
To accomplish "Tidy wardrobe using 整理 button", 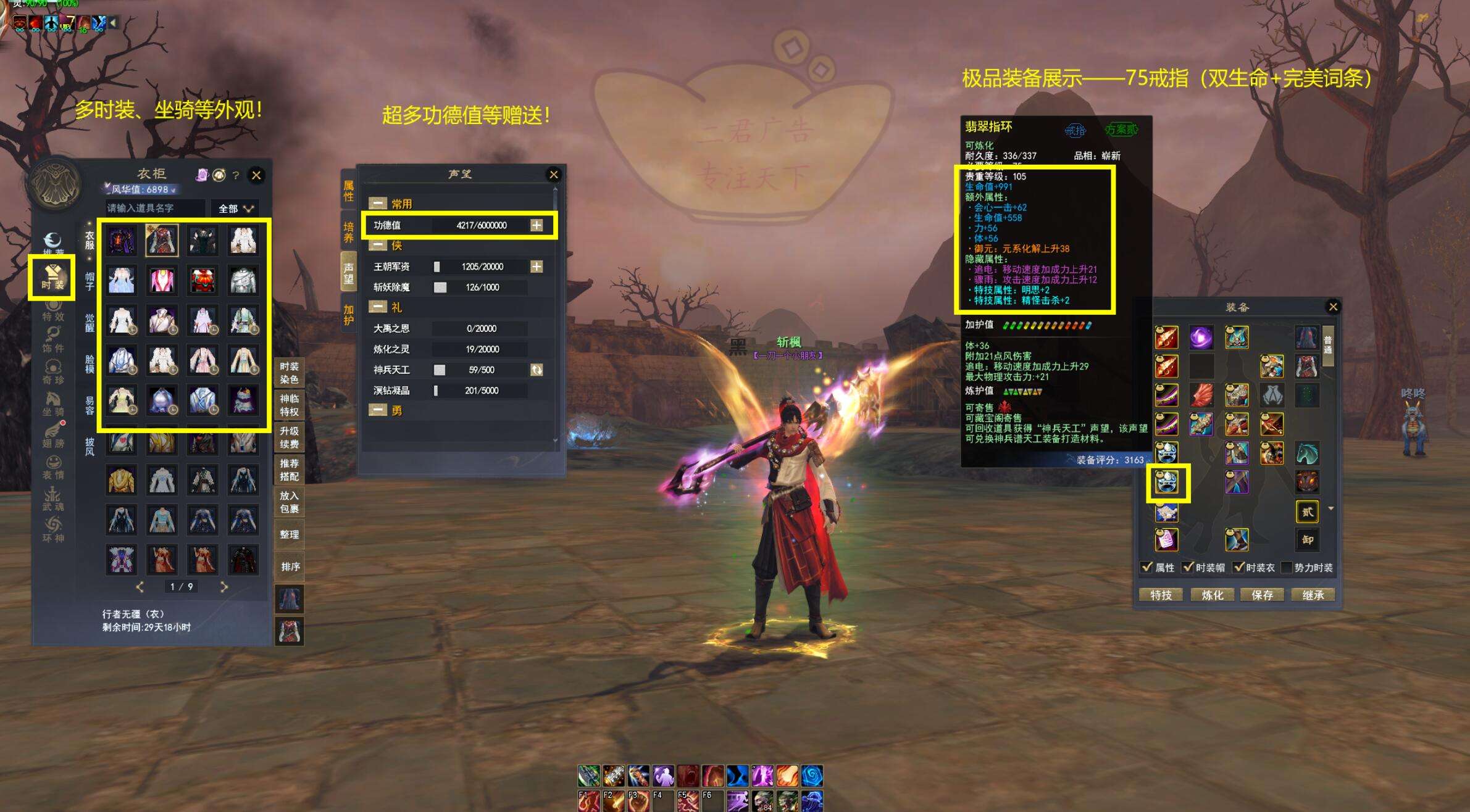I will pyautogui.click(x=289, y=534).
